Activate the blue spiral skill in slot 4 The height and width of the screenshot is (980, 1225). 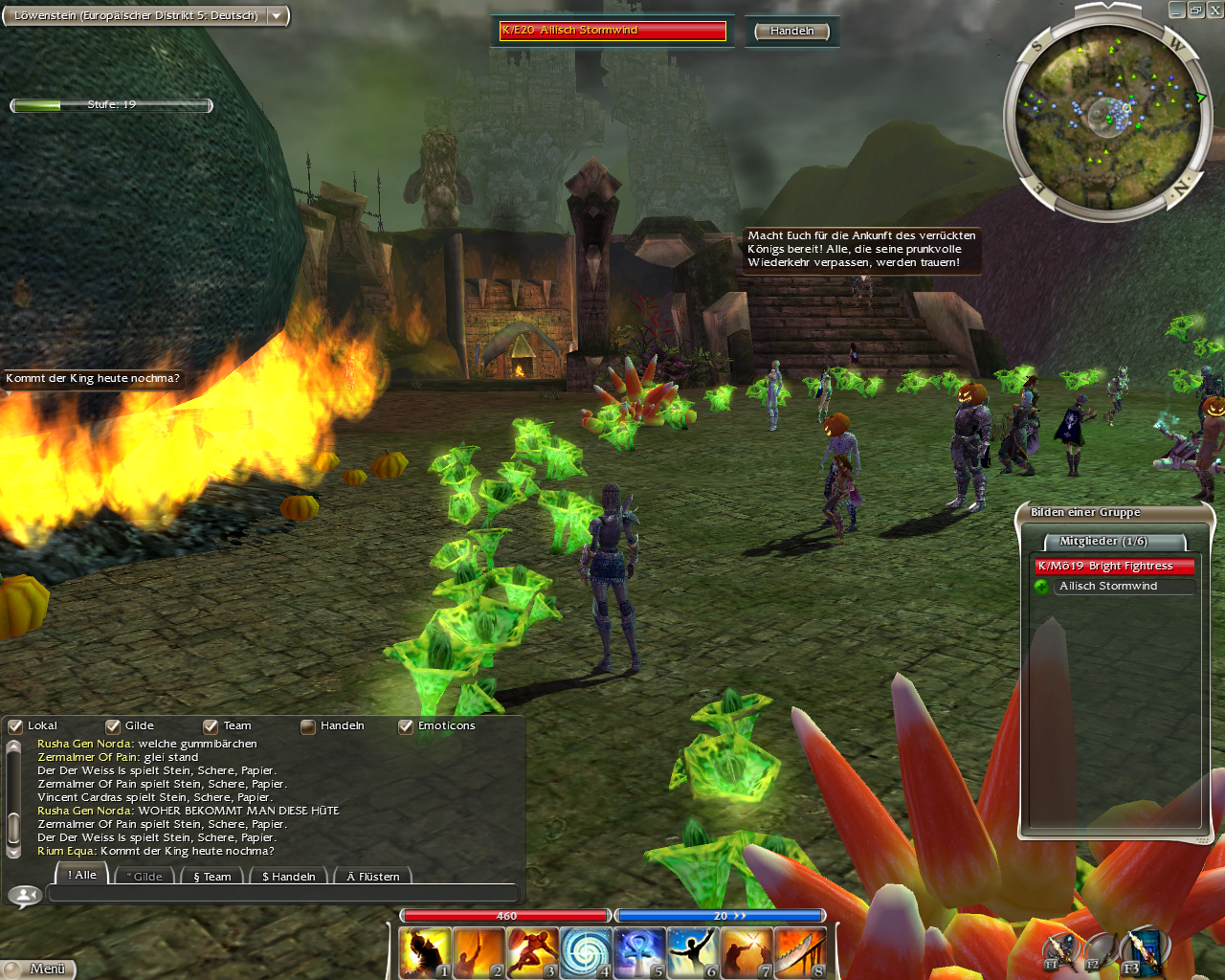(585, 952)
